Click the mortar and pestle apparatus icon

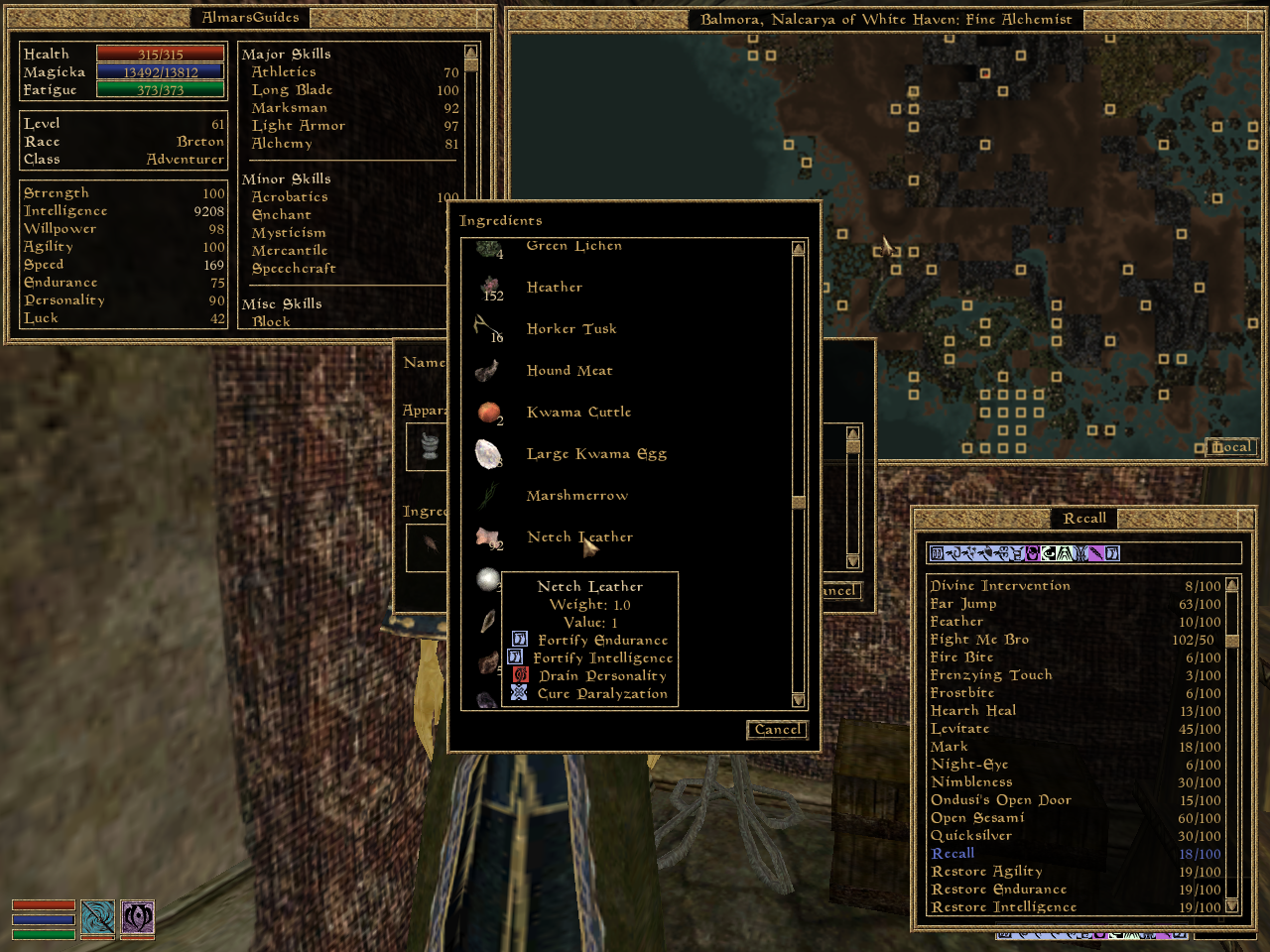click(427, 446)
